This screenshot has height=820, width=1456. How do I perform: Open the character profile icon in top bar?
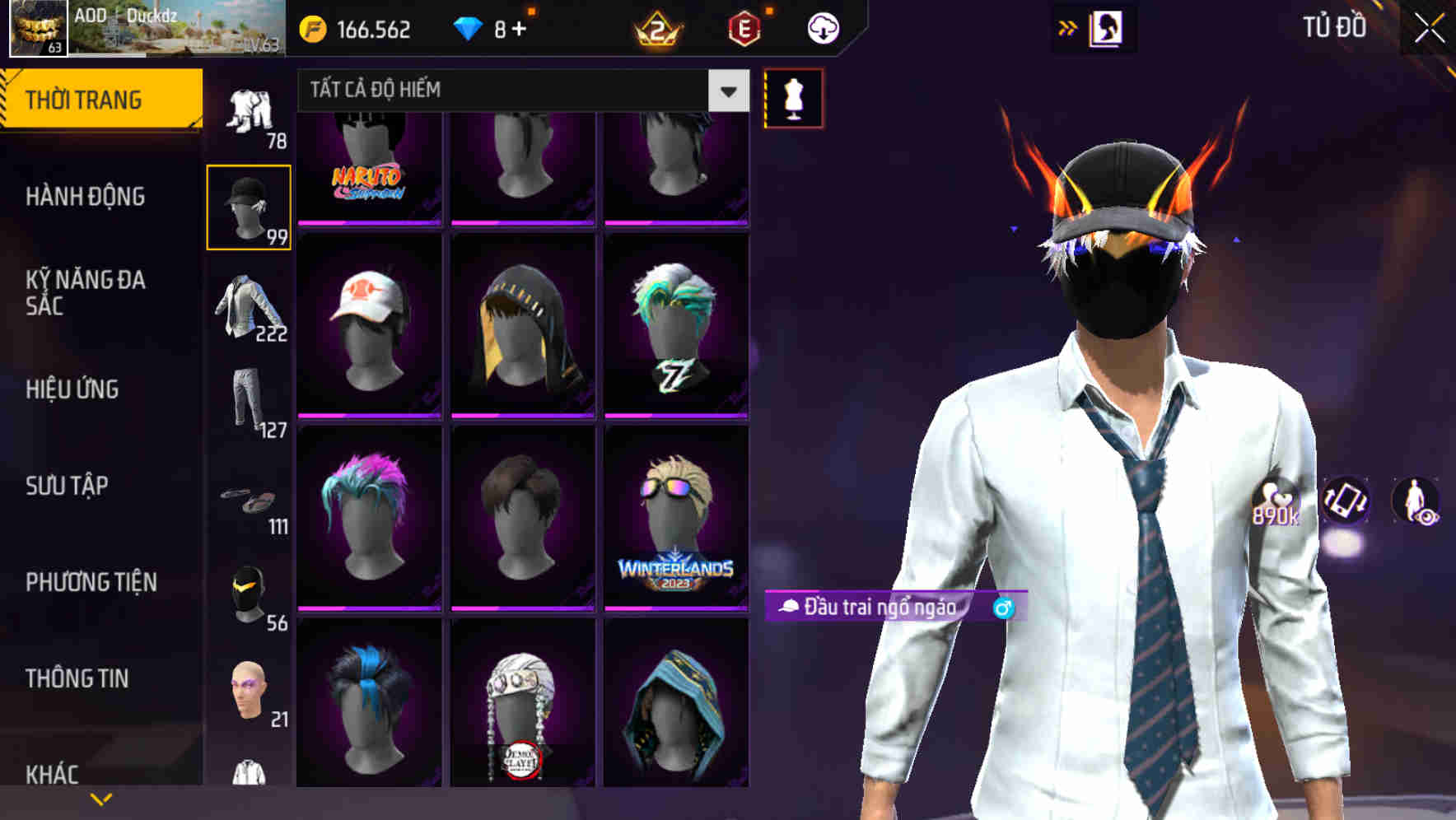pyautogui.click(x=1108, y=27)
